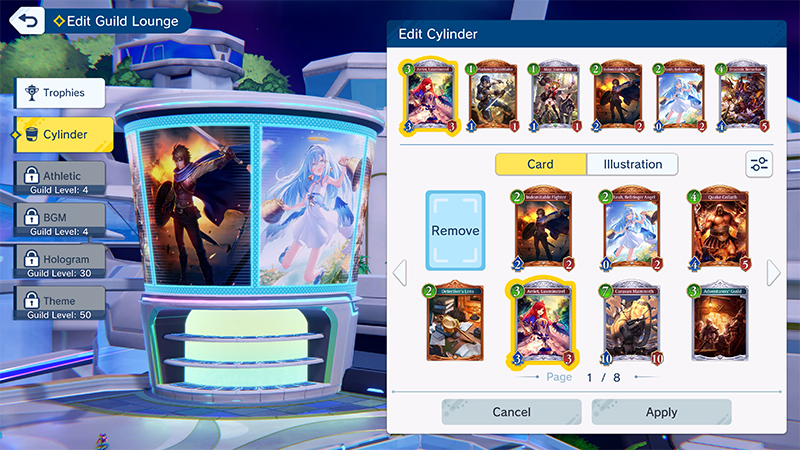Click the locked BGM entry
800x450 pixels.
click(61, 220)
